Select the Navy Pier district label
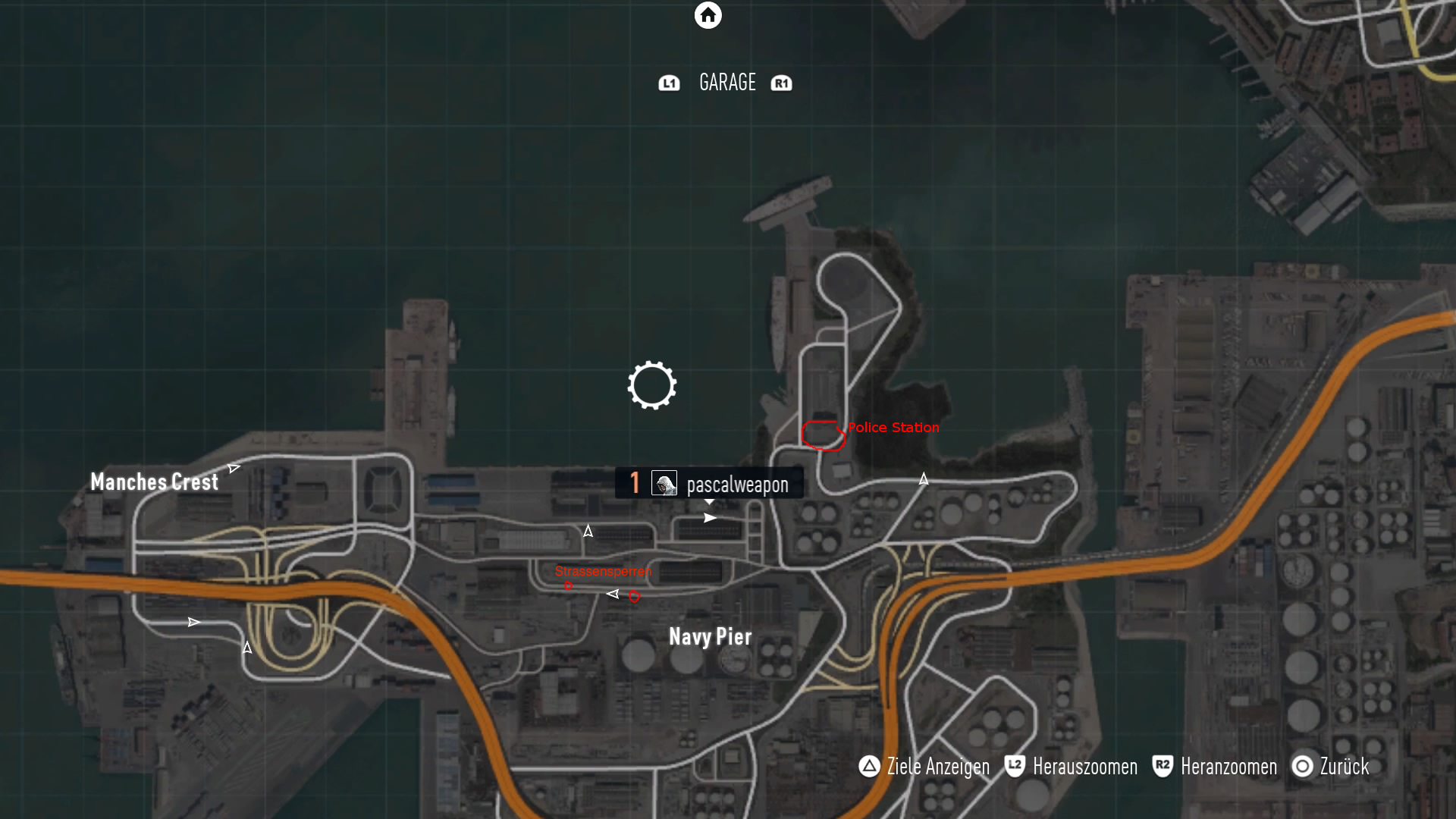 pos(710,637)
